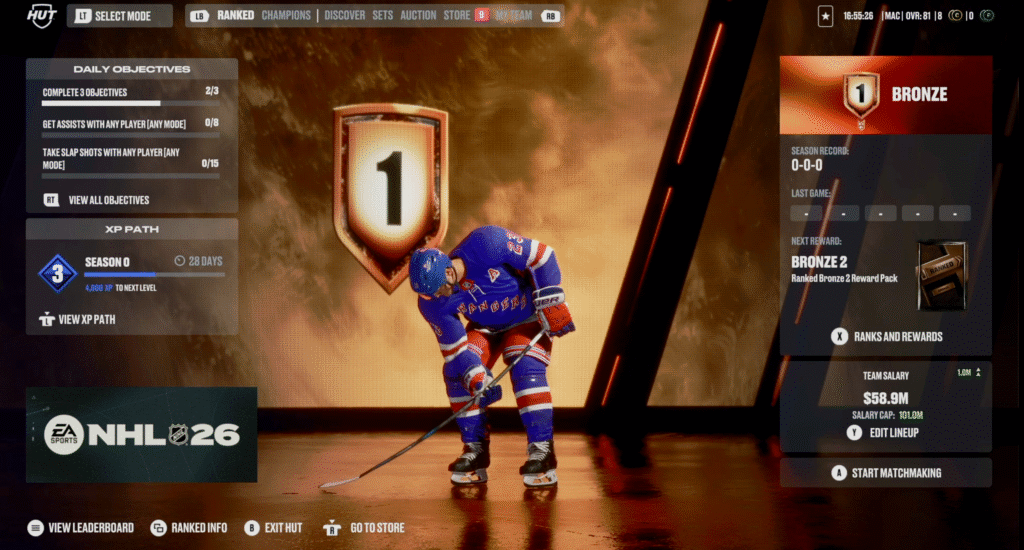
Task: Start matchmaking
Action: pyautogui.click(x=895, y=473)
